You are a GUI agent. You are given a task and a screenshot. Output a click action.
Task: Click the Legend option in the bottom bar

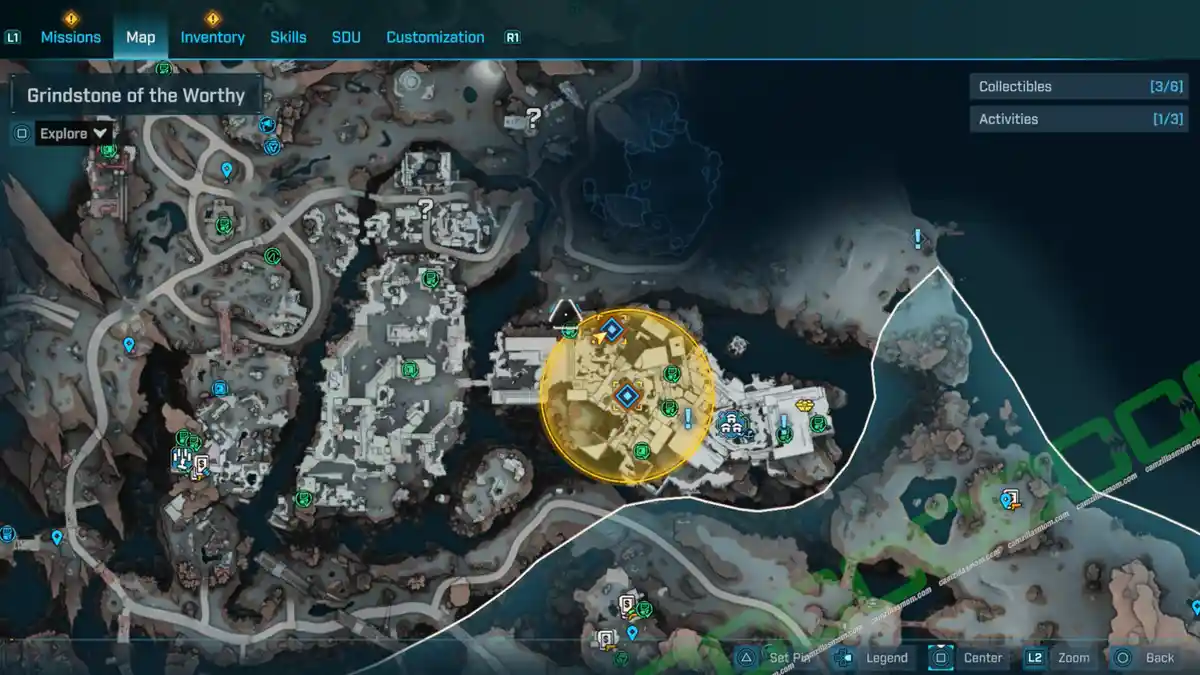pyautogui.click(x=886, y=658)
